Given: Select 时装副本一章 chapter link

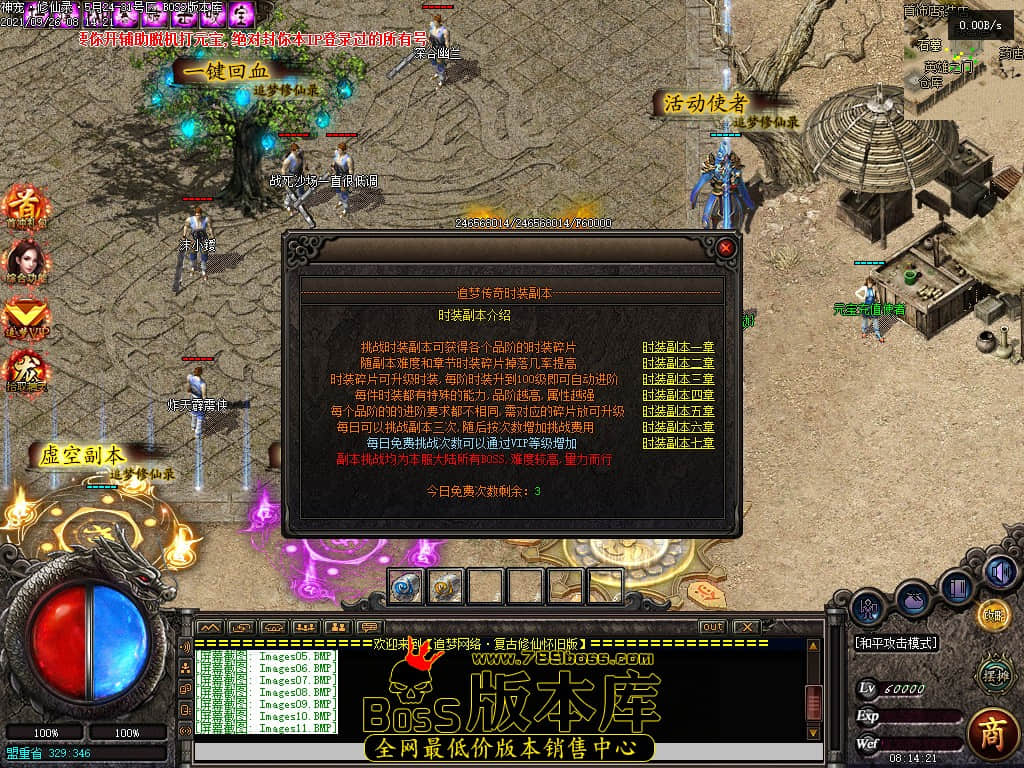Looking at the screenshot, I should tap(678, 347).
